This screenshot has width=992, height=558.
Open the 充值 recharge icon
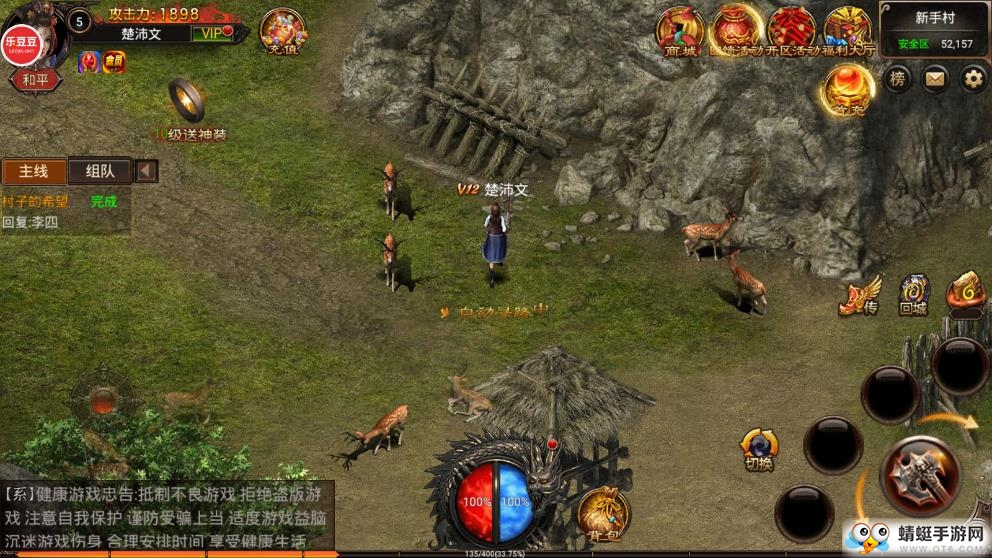tap(283, 32)
